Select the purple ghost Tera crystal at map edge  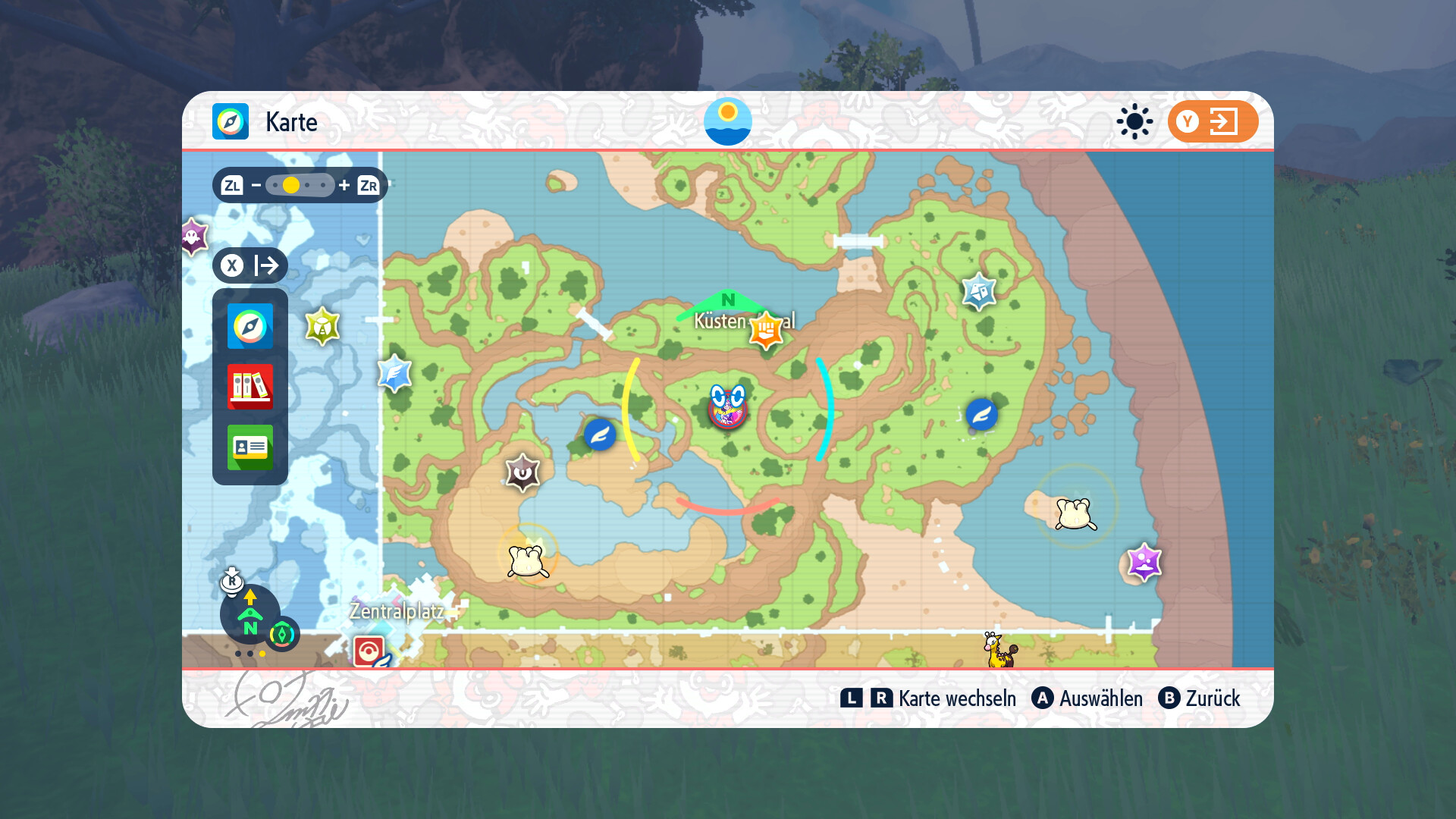click(x=194, y=237)
